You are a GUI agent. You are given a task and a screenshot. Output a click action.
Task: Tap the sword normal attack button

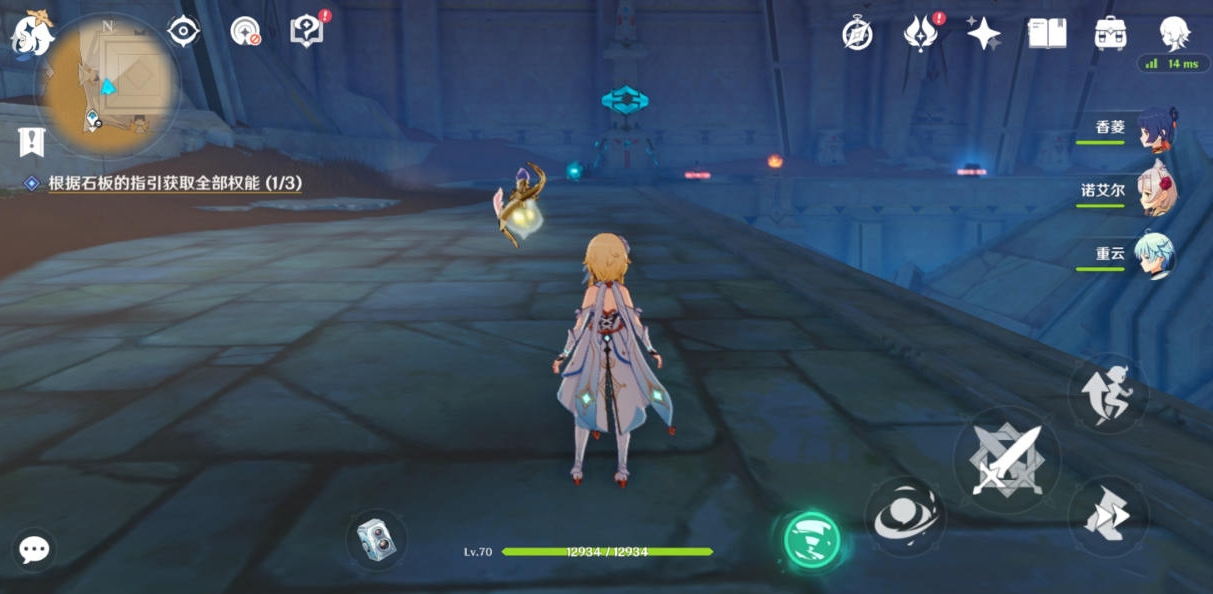click(1006, 462)
